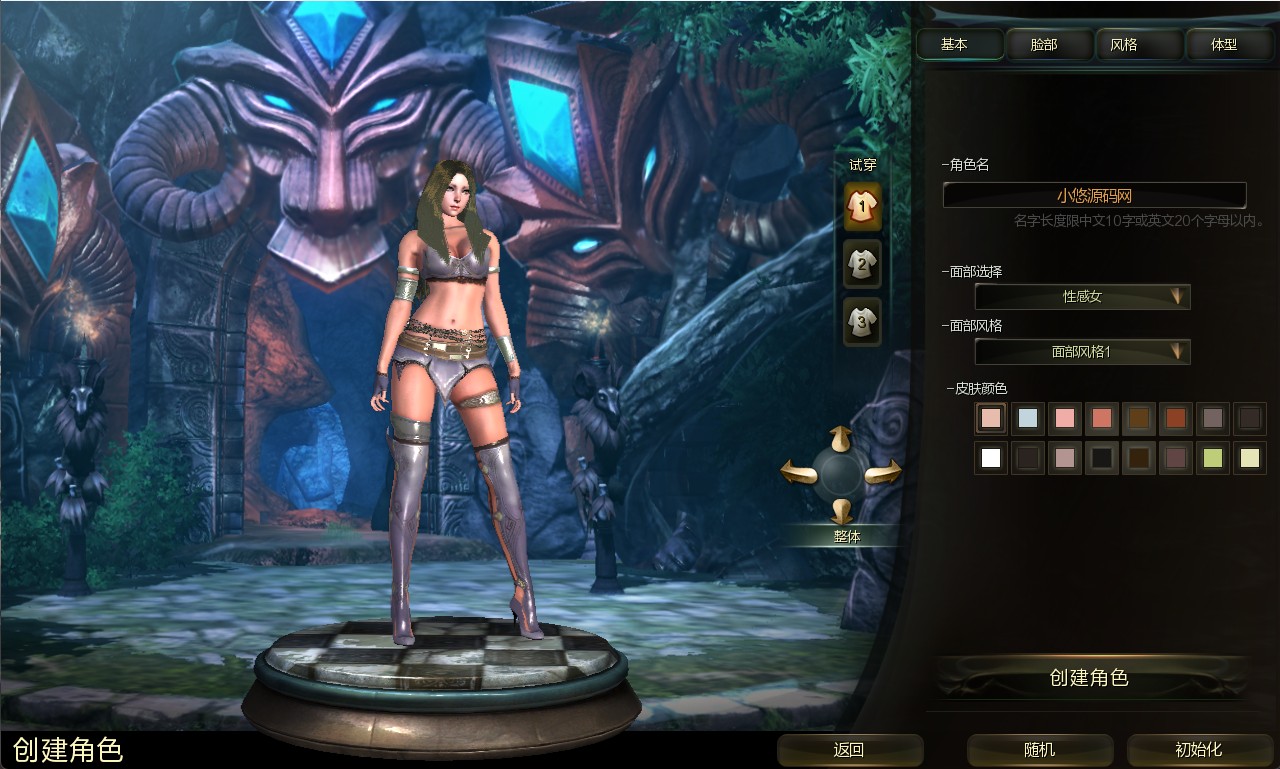Go back with the 返回 button
The width and height of the screenshot is (1280, 769).
click(x=849, y=750)
